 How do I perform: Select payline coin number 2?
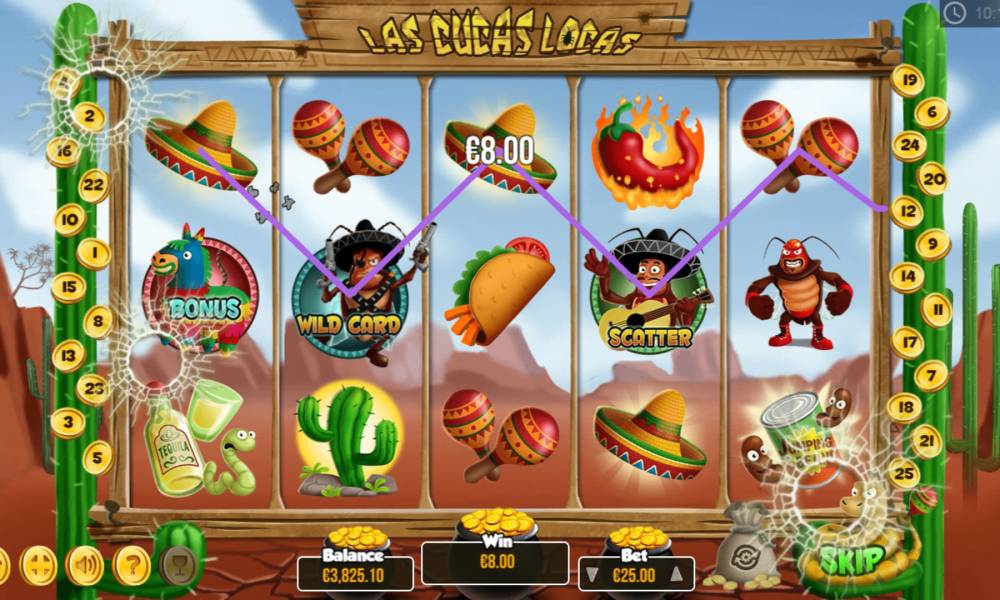[x=89, y=117]
